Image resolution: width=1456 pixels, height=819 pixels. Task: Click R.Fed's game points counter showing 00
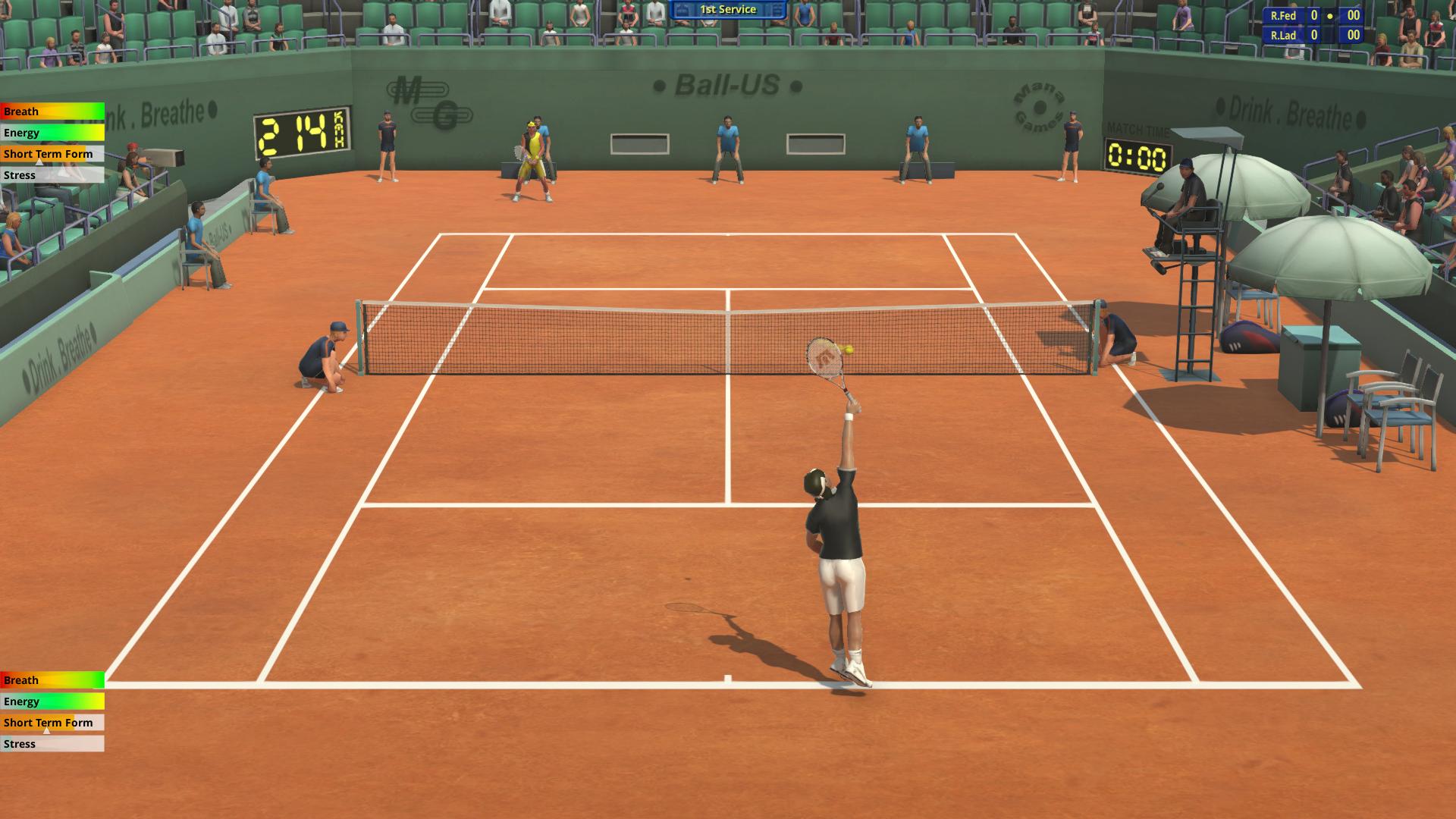(1352, 14)
